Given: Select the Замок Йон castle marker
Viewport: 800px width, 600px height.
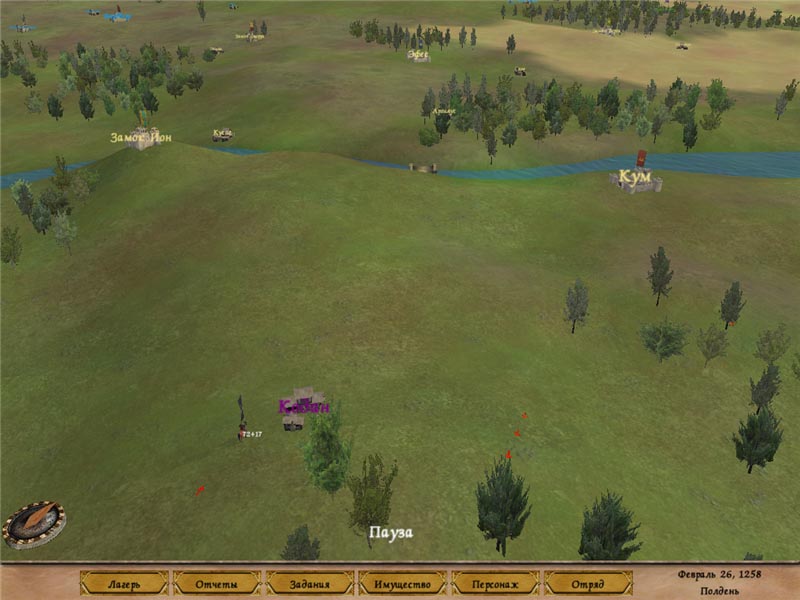Looking at the screenshot, I should tap(142, 138).
